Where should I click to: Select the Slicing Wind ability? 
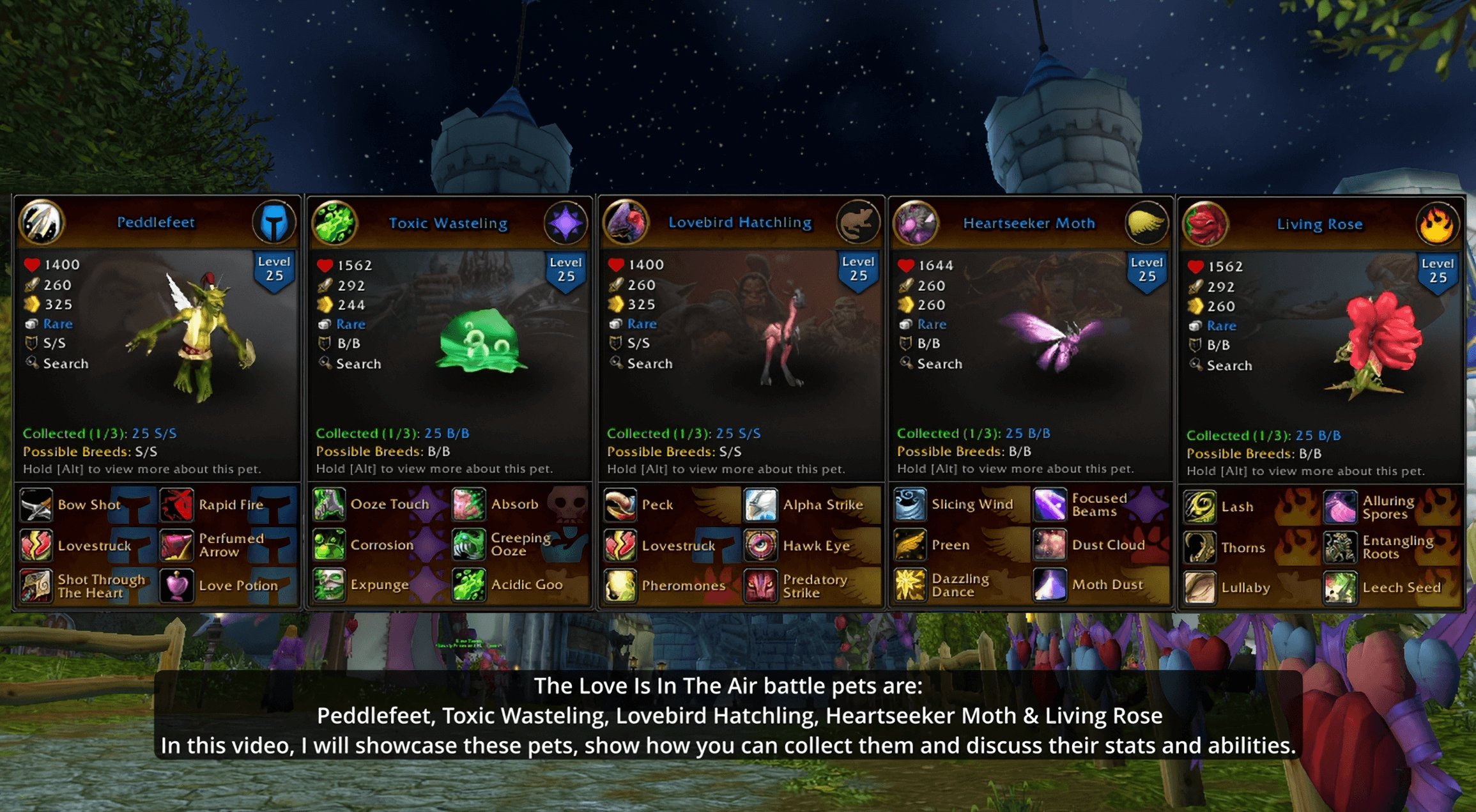pos(910,504)
